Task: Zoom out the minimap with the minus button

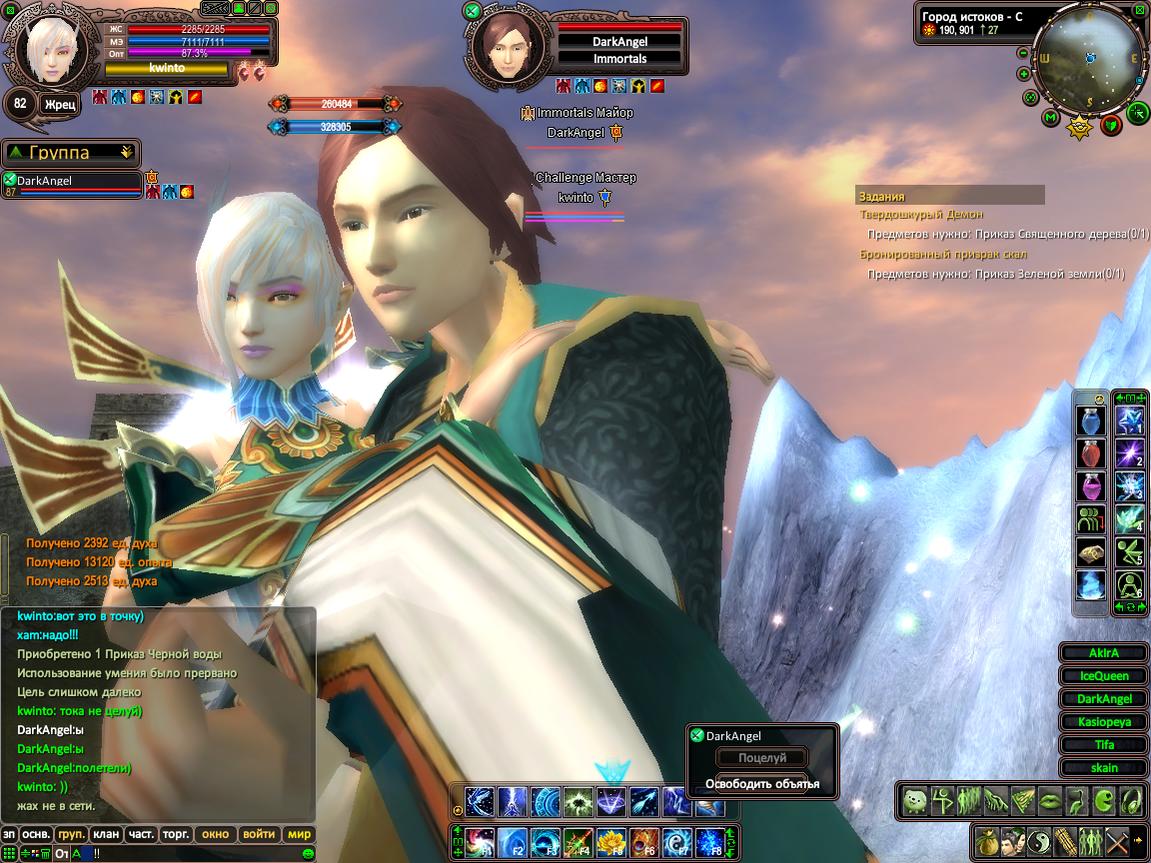Action: click(1024, 53)
